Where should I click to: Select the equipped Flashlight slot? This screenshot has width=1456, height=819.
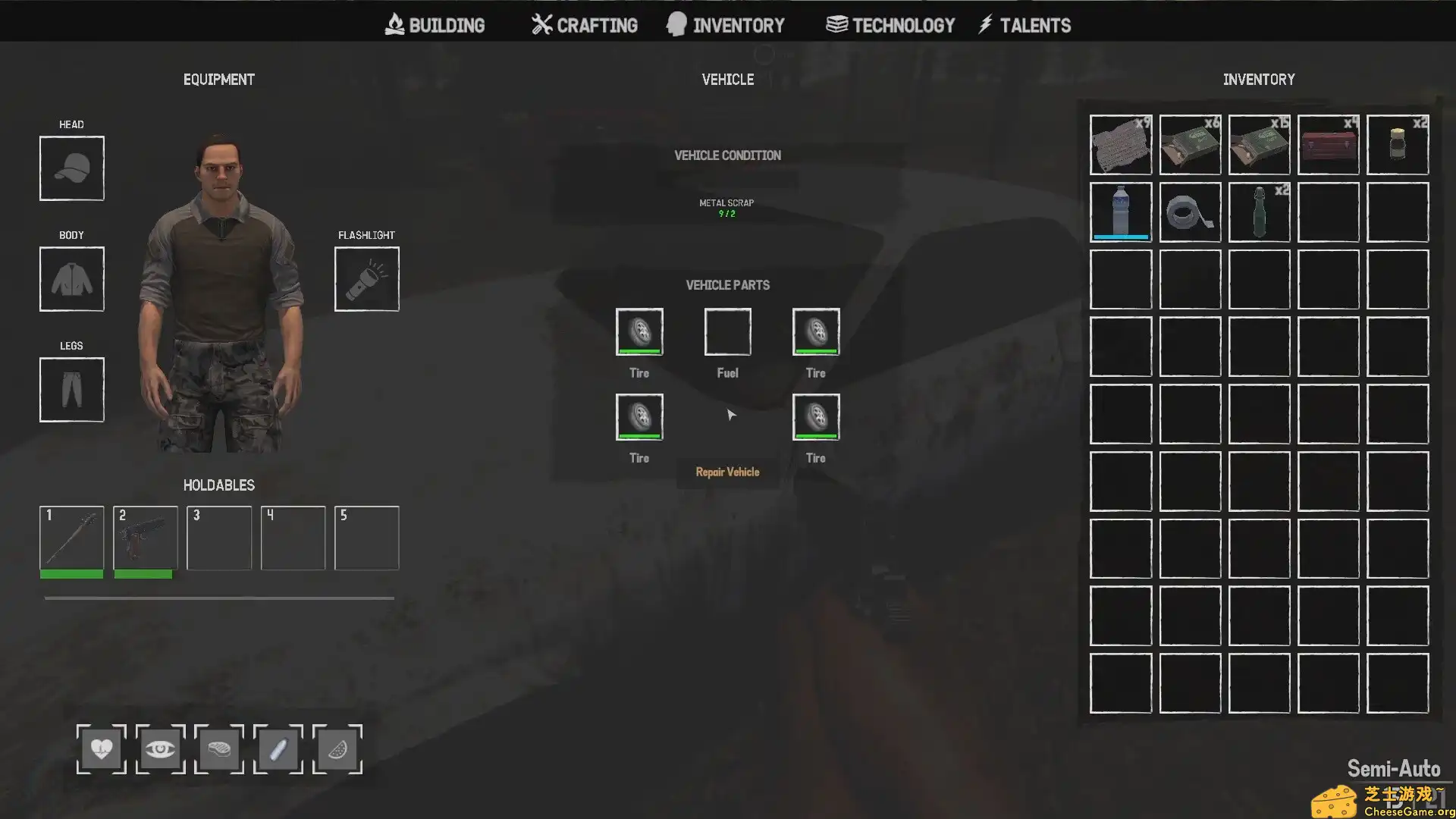click(x=366, y=278)
